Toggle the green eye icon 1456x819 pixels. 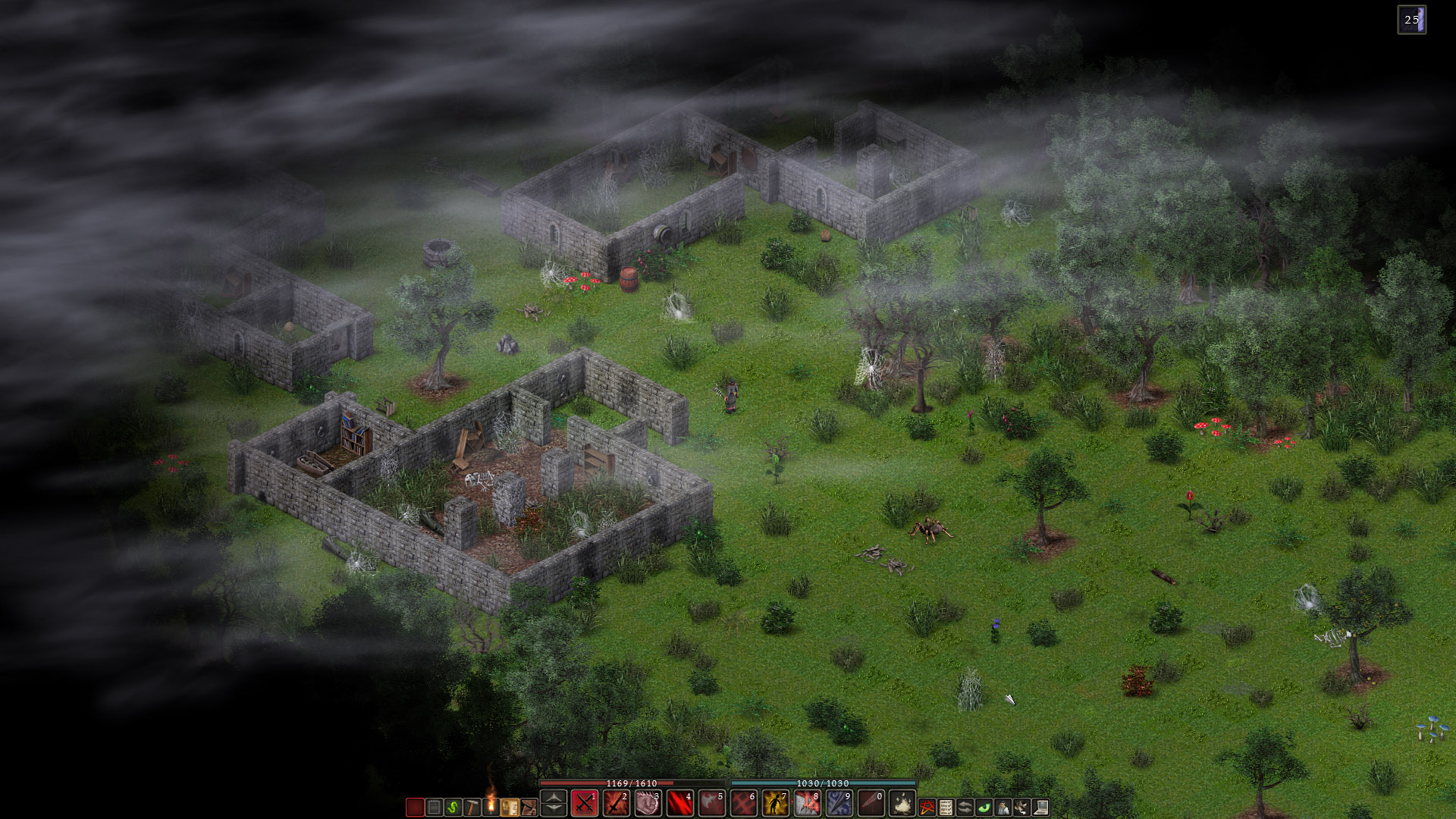click(984, 808)
